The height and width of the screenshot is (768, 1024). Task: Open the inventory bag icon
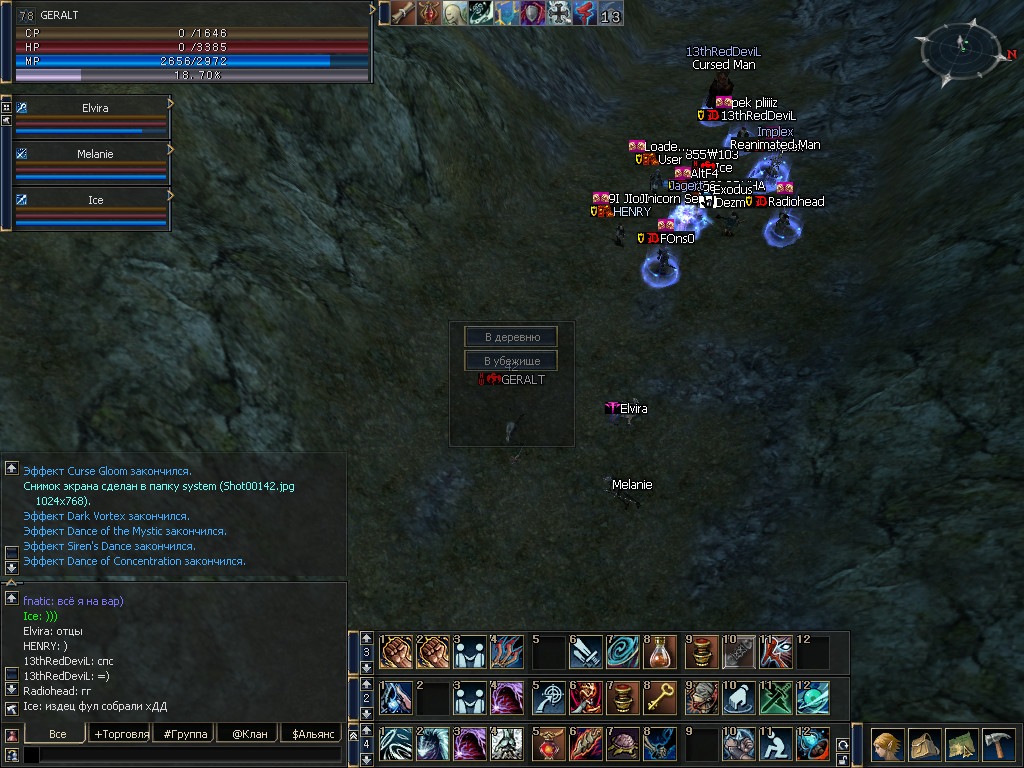coord(925,746)
